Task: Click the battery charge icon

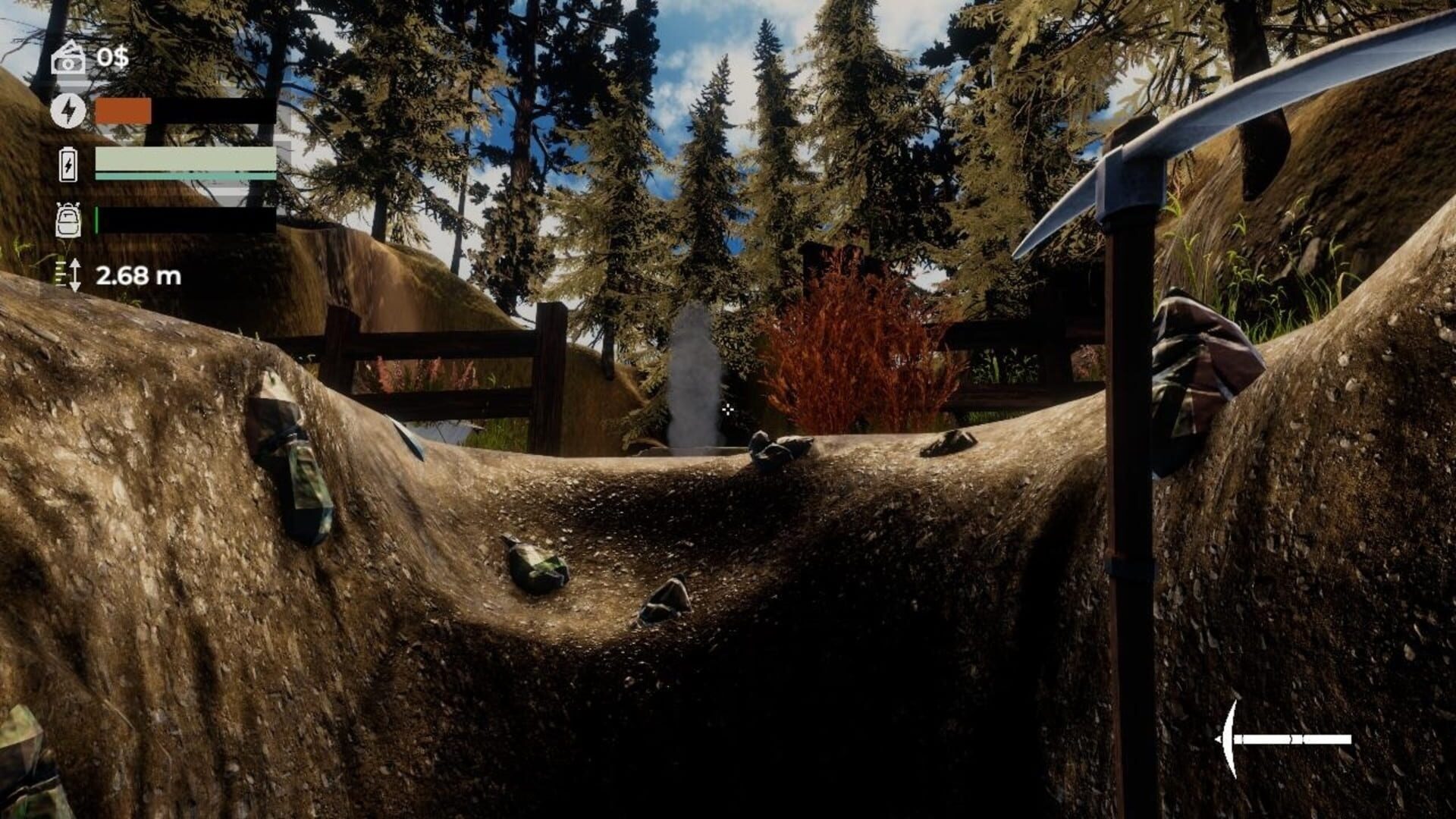Action: (x=70, y=165)
